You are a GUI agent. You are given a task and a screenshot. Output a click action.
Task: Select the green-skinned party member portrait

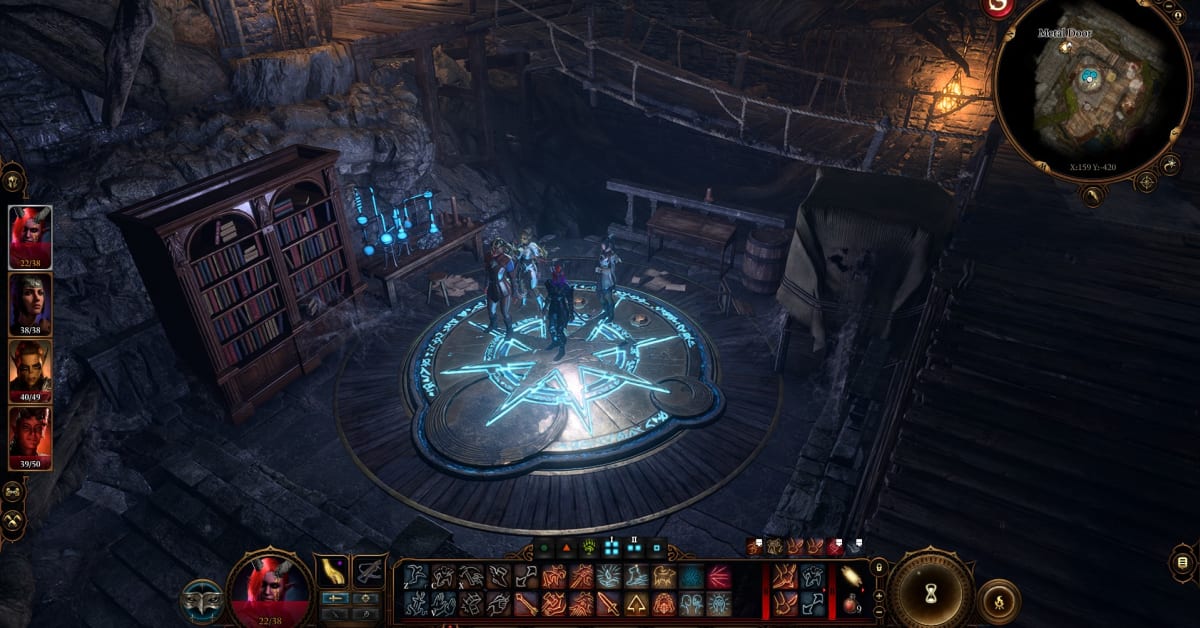click(x=30, y=372)
